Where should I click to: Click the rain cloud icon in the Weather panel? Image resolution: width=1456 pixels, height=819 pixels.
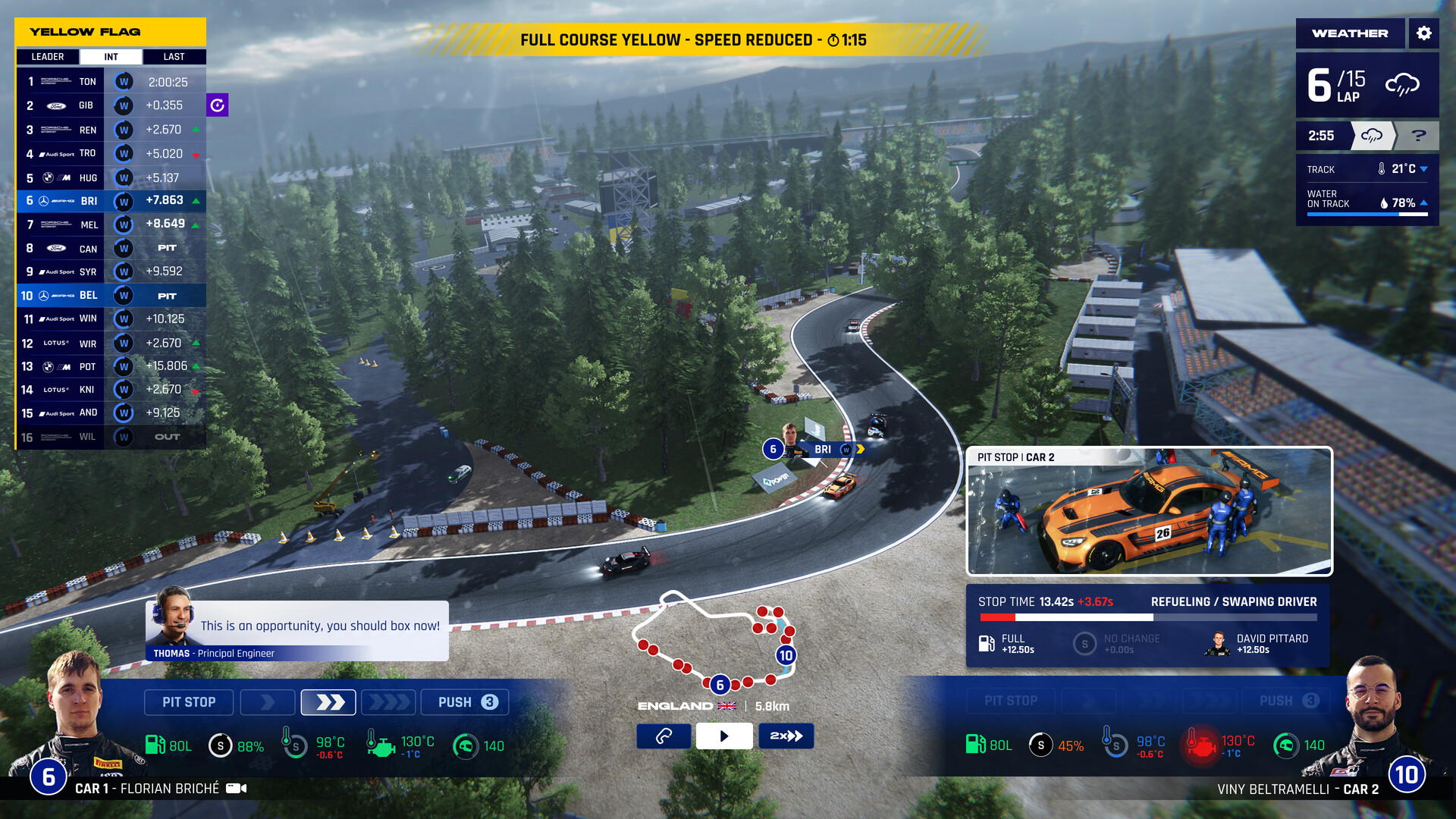1403,85
